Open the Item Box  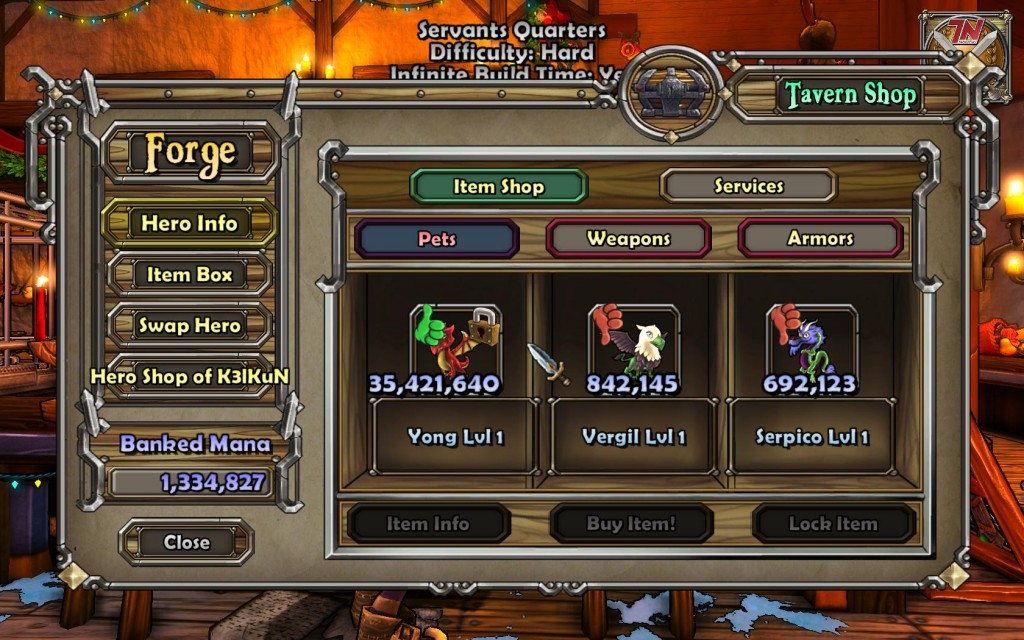(189, 274)
